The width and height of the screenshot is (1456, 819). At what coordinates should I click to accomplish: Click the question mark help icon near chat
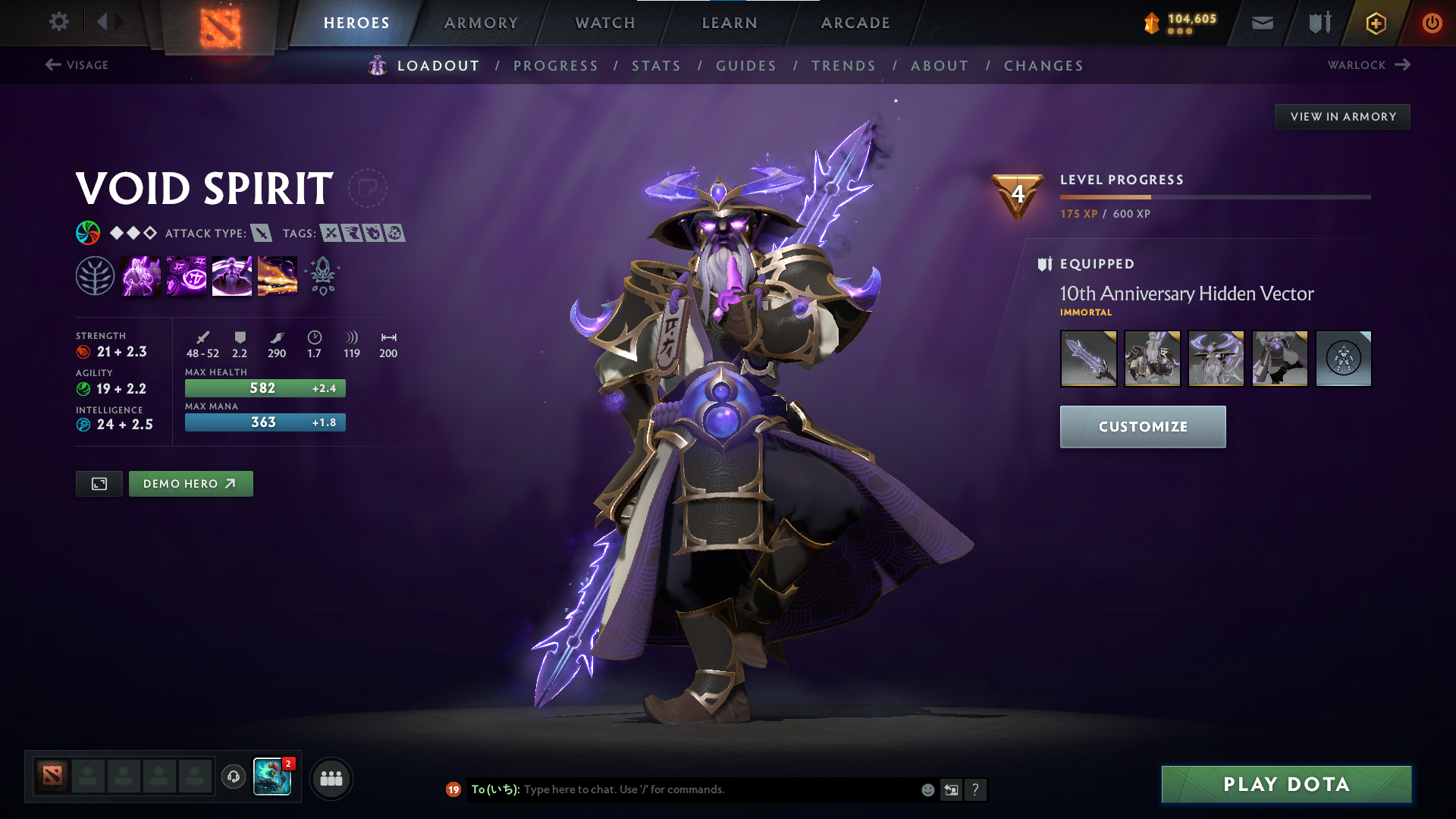[976, 789]
